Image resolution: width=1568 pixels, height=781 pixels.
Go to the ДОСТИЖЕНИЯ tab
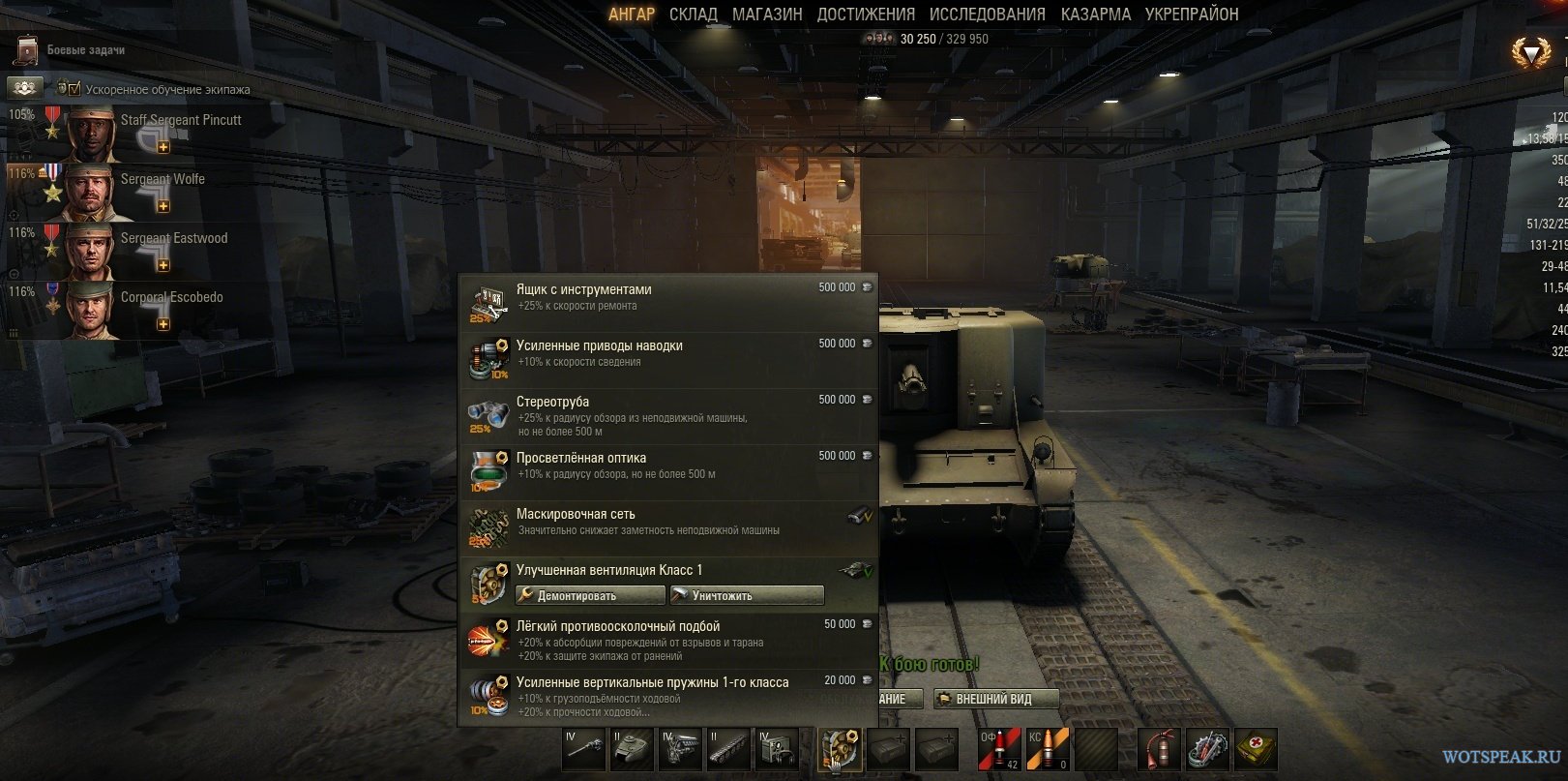coord(866,15)
